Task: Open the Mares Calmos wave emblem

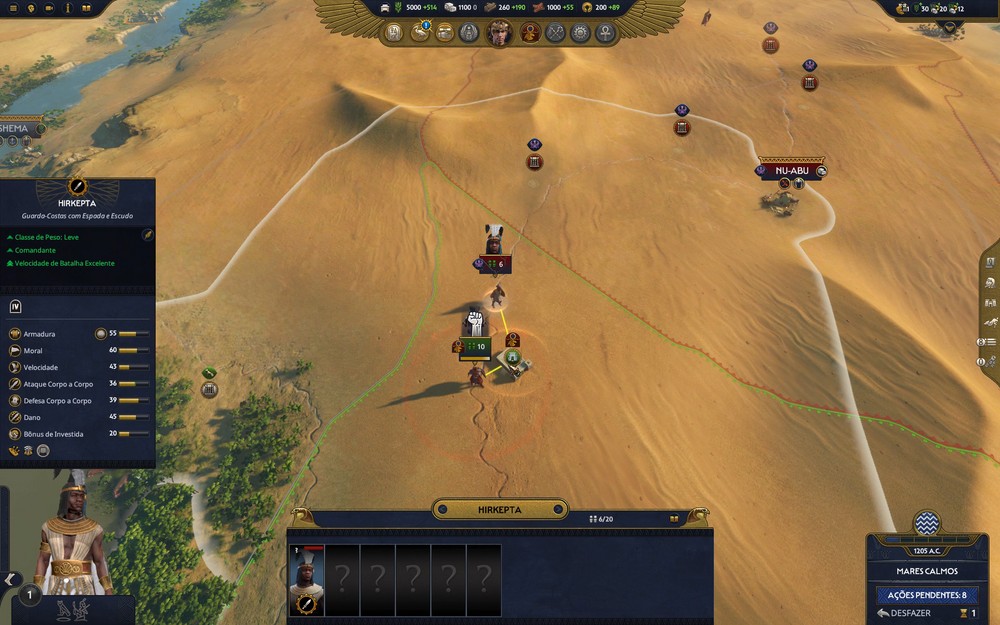Action: click(x=927, y=523)
